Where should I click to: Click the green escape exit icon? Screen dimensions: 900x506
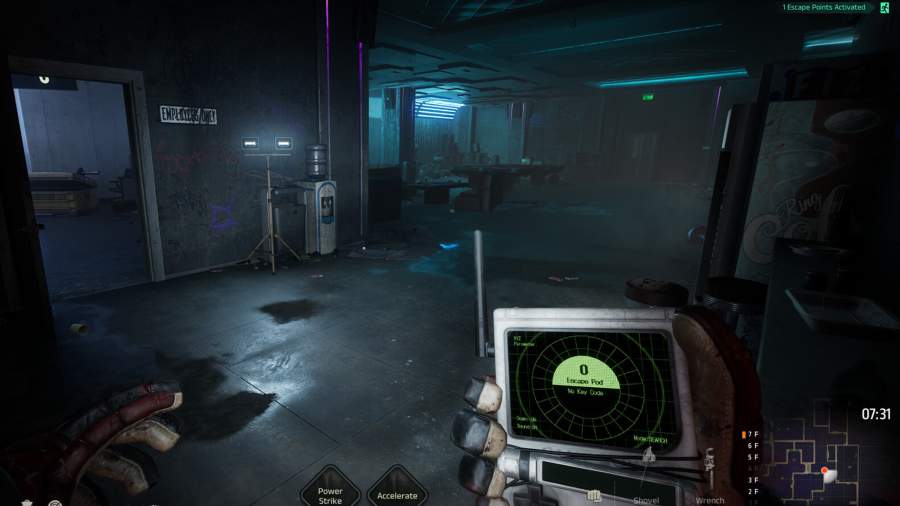click(886, 8)
